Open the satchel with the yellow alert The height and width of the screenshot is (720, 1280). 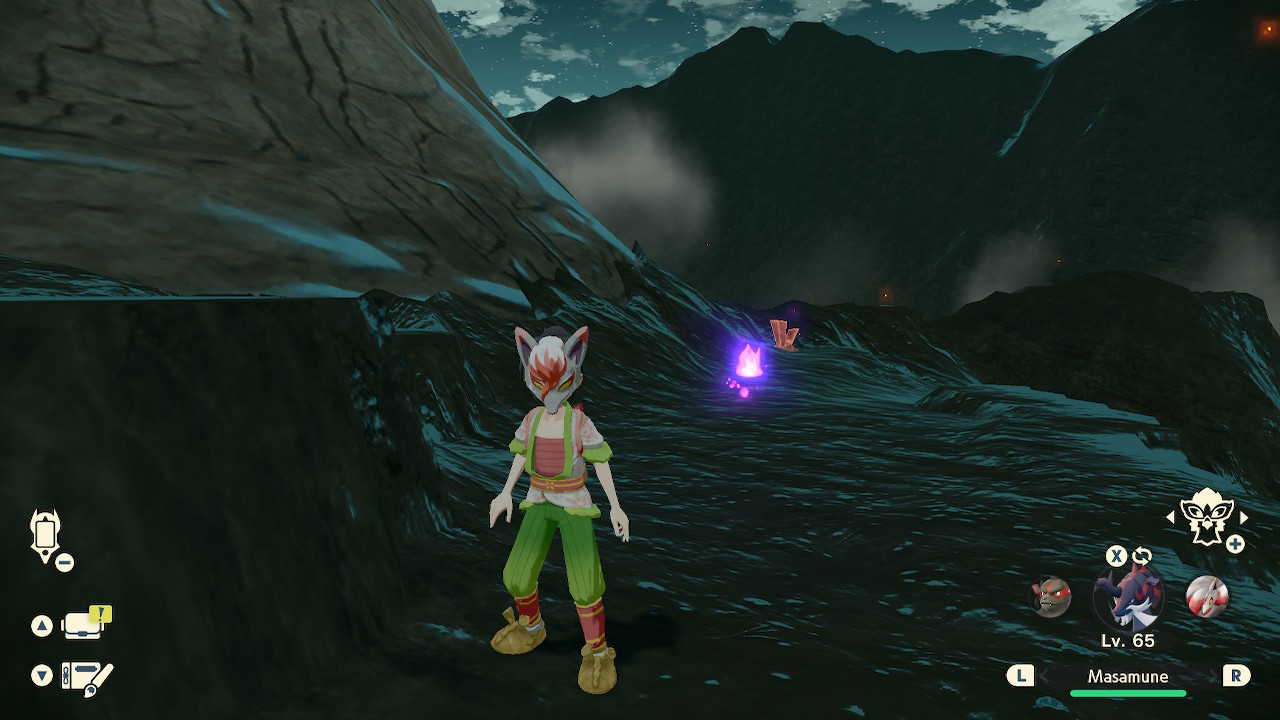(84, 625)
